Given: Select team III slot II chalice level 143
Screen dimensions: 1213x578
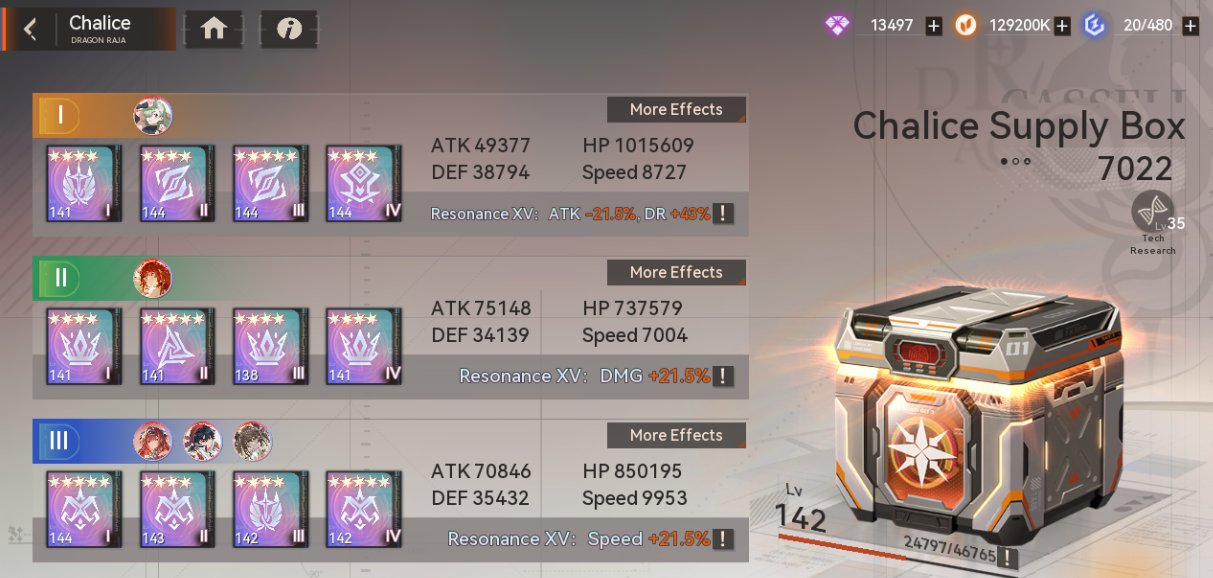Looking at the screenshot, I should [178, 509].
